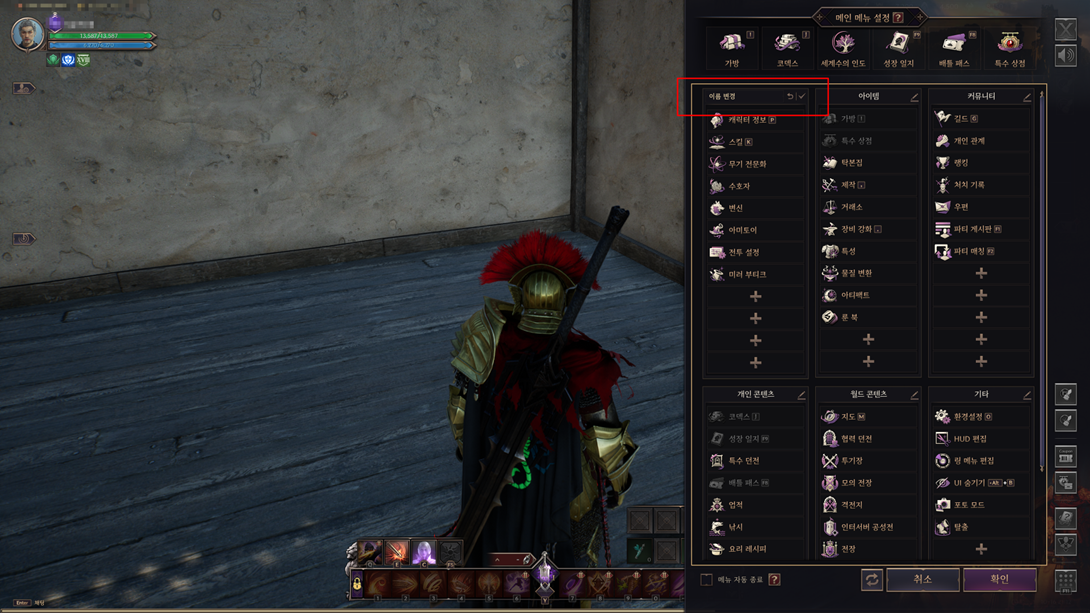1090x613 pixels.
Task: Open the 가방 bag shortcut
Action: coord(732,47)
